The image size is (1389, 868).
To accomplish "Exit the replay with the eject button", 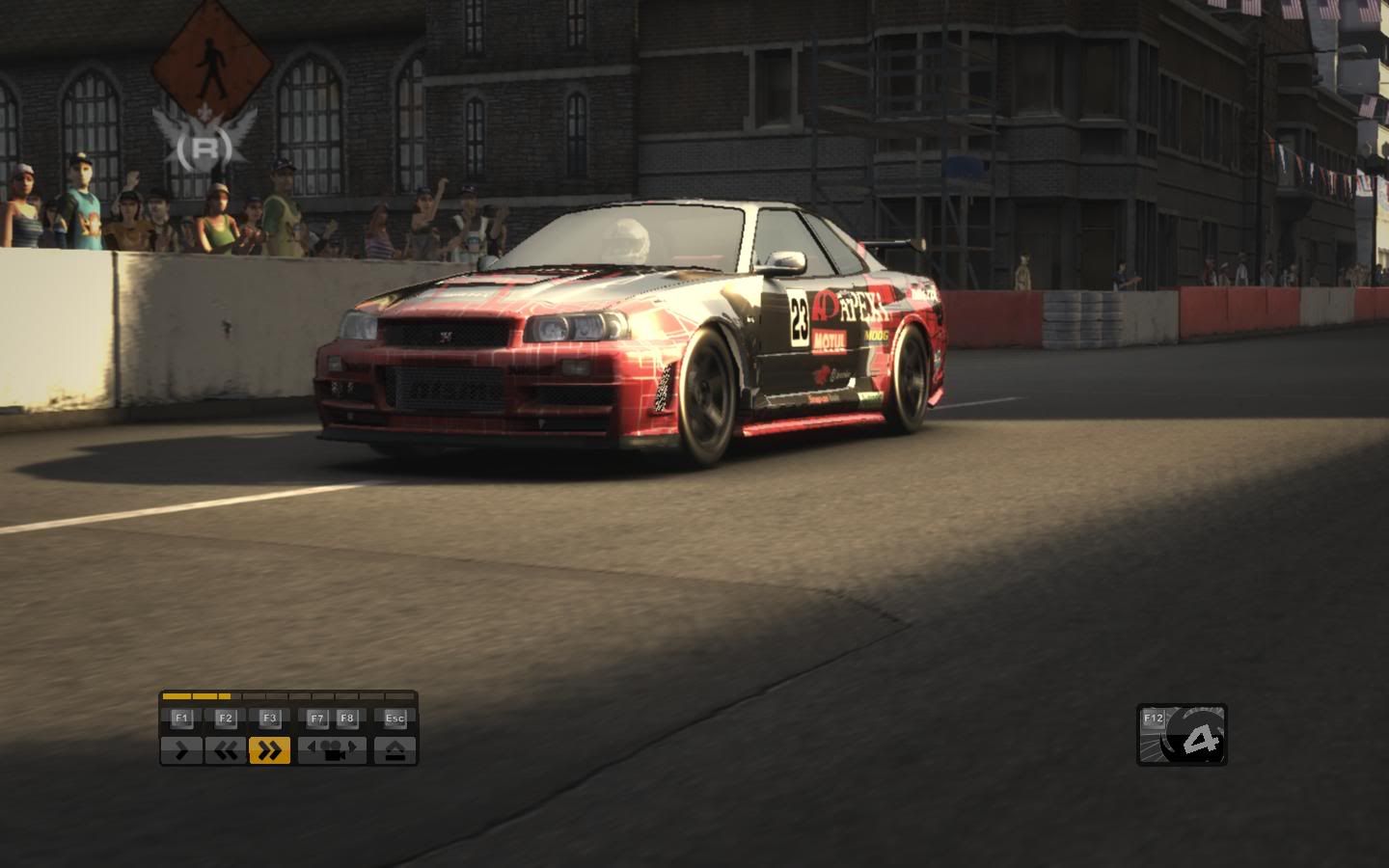I will click(x=395, y=750).
